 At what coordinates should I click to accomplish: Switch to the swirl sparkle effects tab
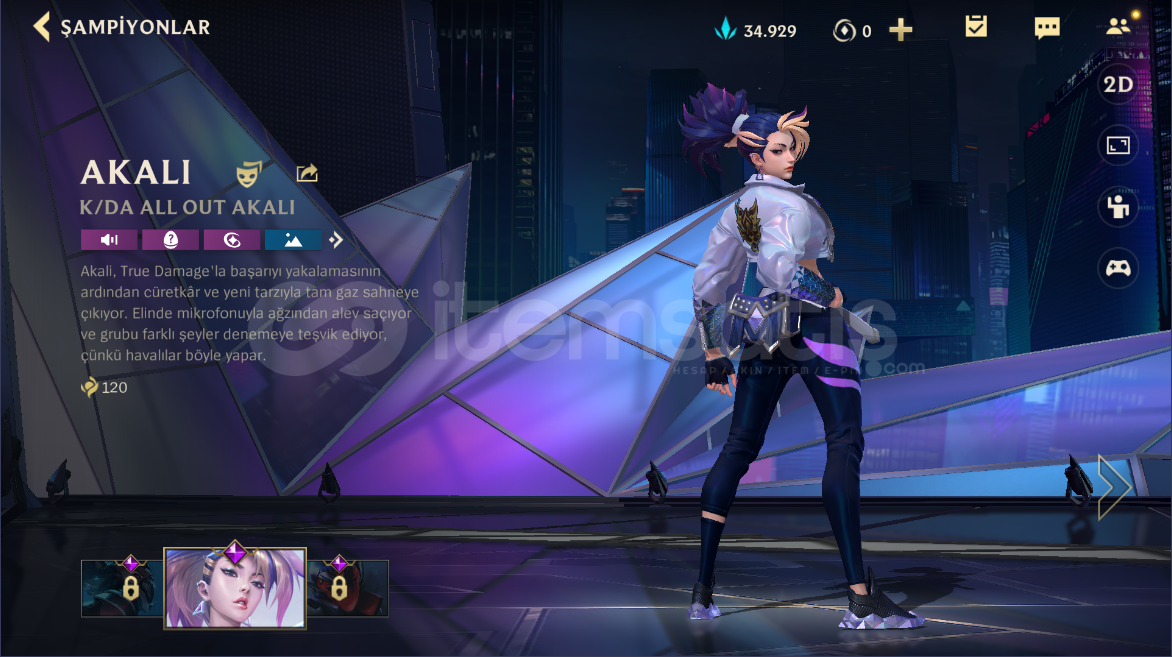coord(232,240)
